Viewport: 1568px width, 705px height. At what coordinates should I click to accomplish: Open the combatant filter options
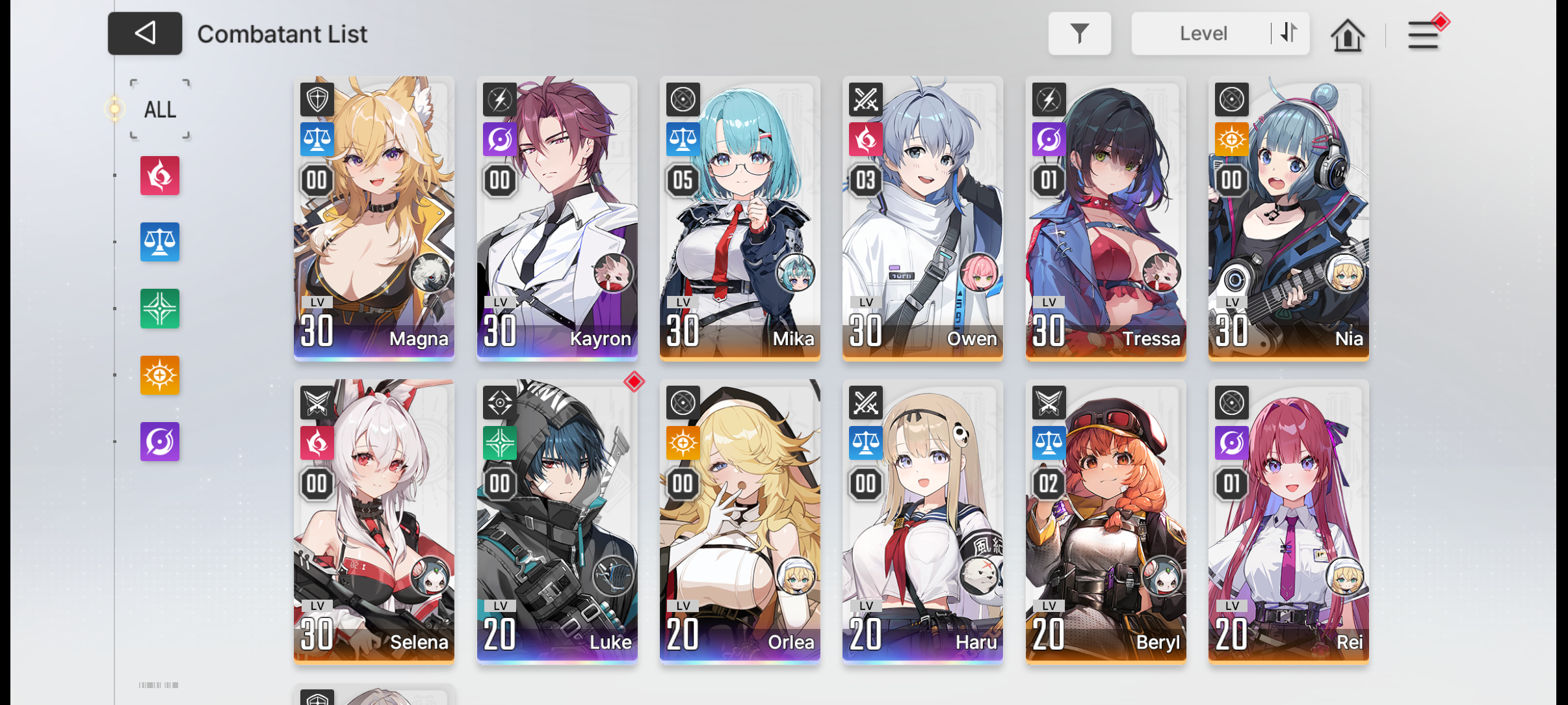[x=1079, y=33]
